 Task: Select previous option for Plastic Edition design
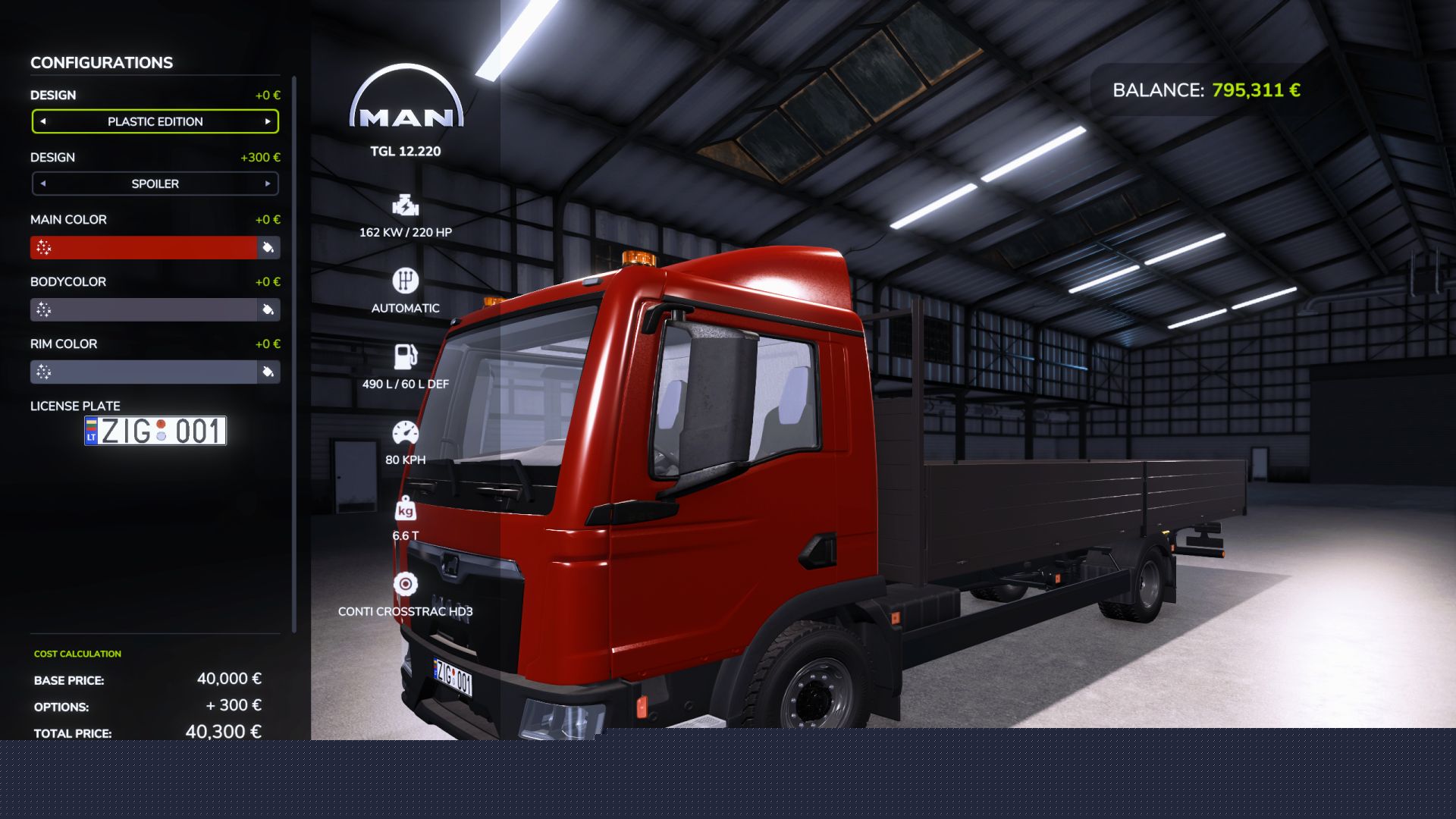point(43,121)
